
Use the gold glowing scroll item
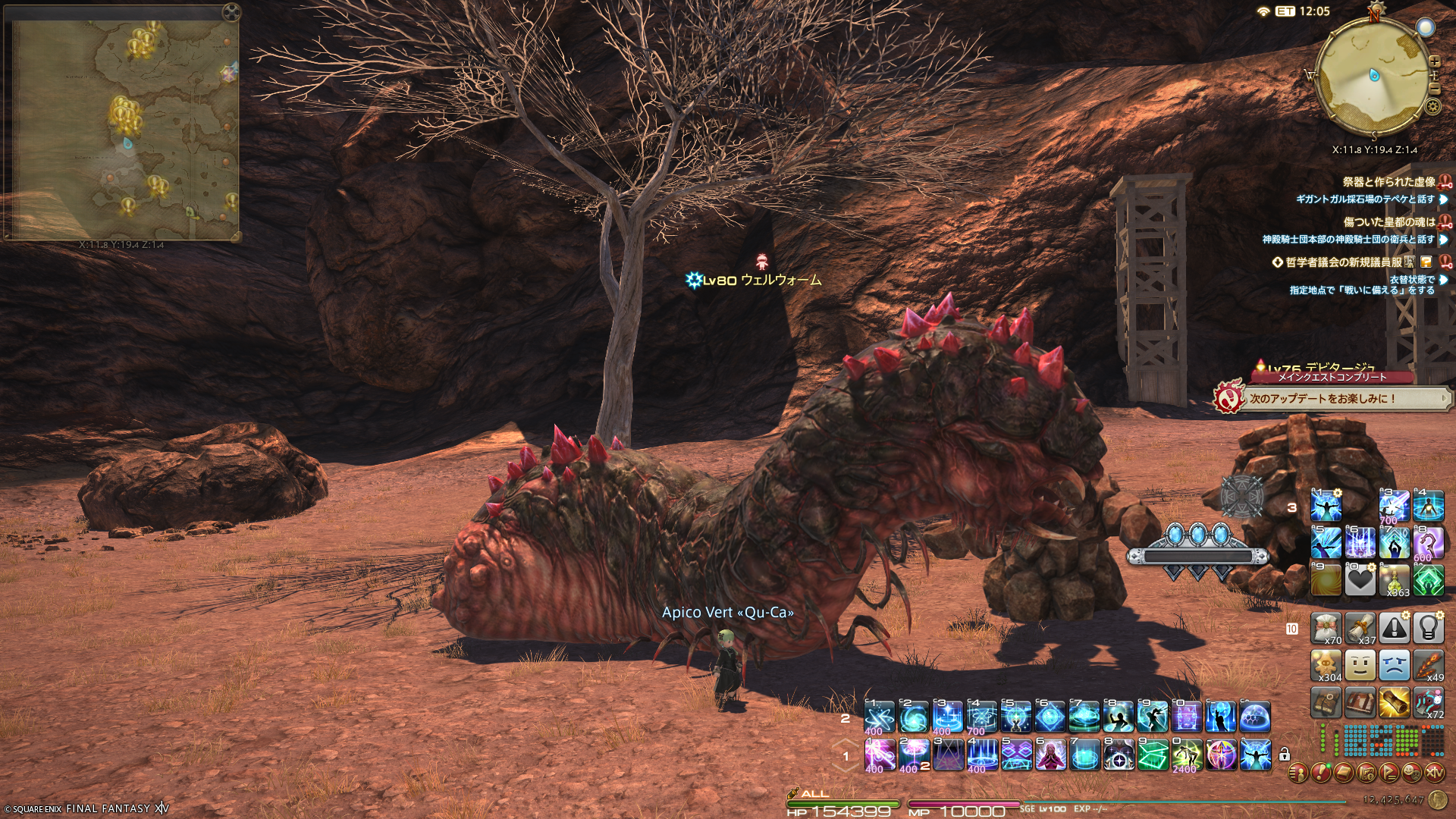click(x=1394, y=703)
